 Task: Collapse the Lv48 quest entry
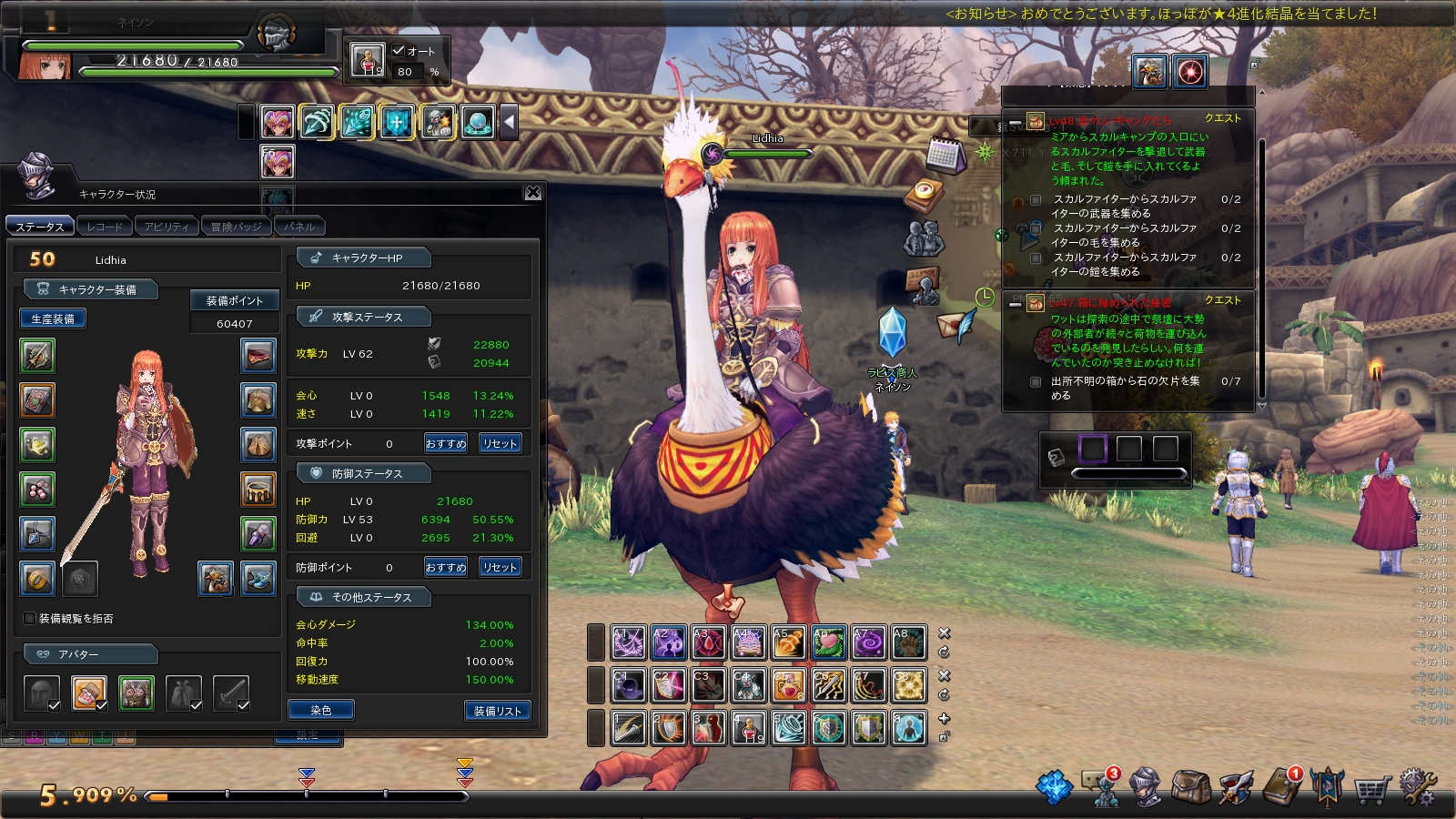pos(1016,122)
